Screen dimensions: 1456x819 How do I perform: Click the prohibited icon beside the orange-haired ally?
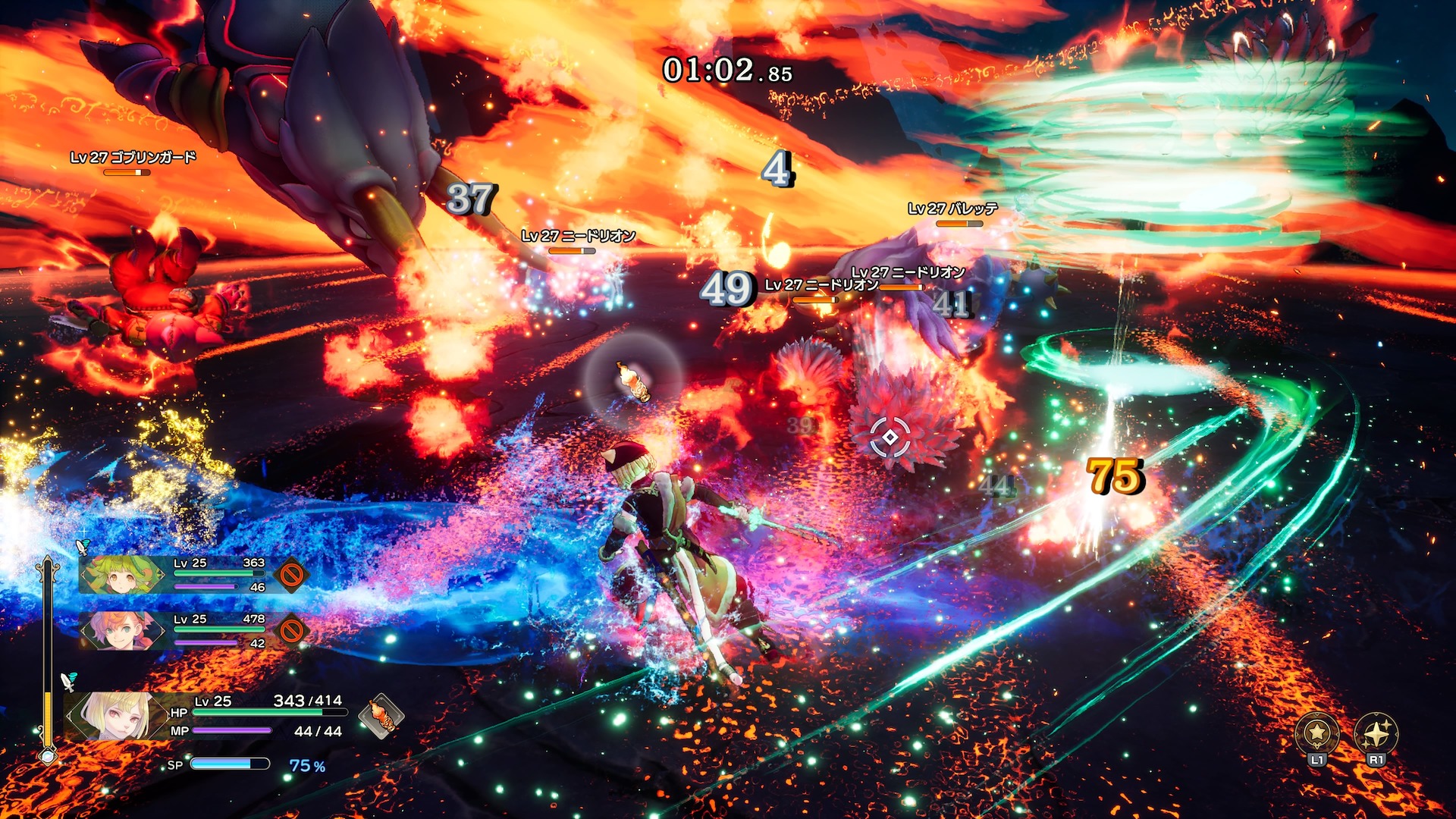tap(291, 630)
